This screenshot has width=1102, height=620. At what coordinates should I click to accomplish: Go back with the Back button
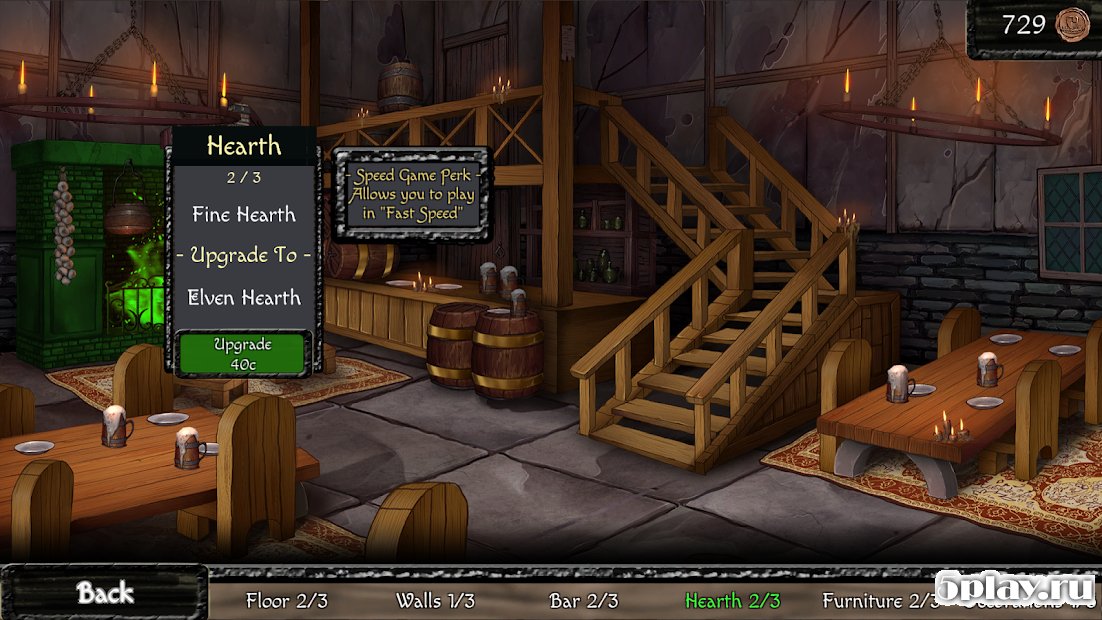pyautogui.click(x=105, y=593)
